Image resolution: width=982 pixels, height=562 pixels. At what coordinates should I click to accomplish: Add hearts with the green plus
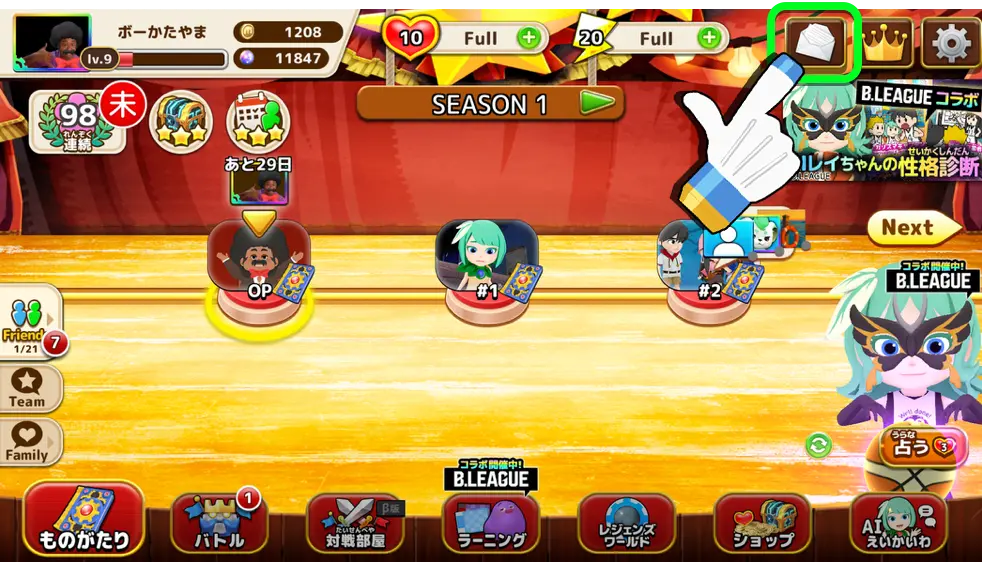tap(530, 38)
